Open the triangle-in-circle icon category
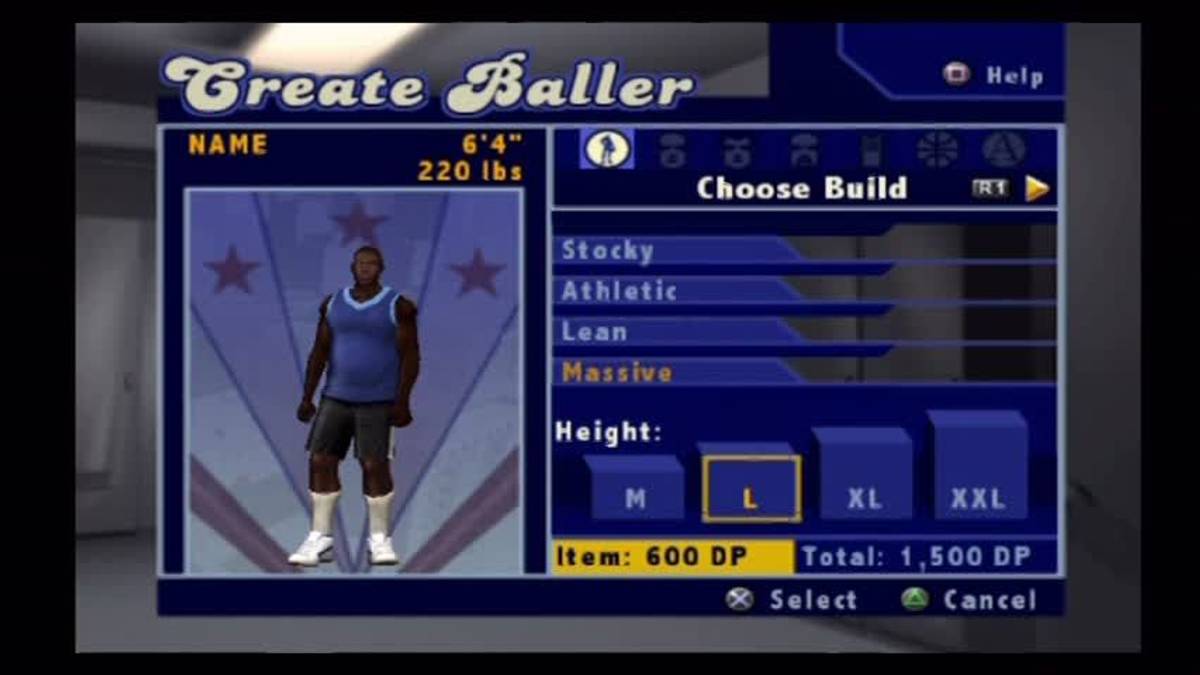Viewport: 1200px width, 675px height. 1003,150
